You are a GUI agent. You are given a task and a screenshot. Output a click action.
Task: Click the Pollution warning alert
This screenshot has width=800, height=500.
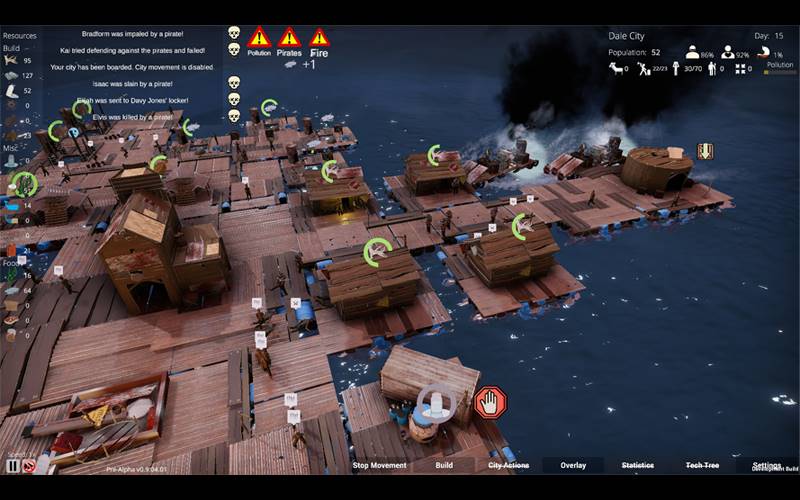pos(259,40)
